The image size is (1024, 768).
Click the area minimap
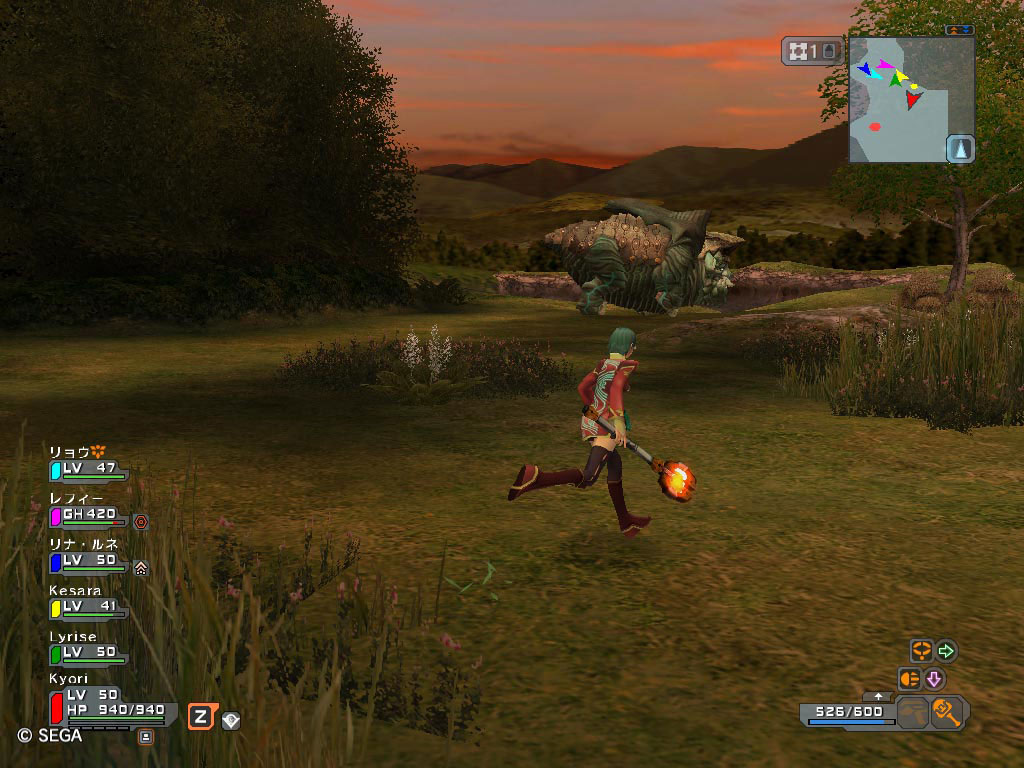(899, 98)
